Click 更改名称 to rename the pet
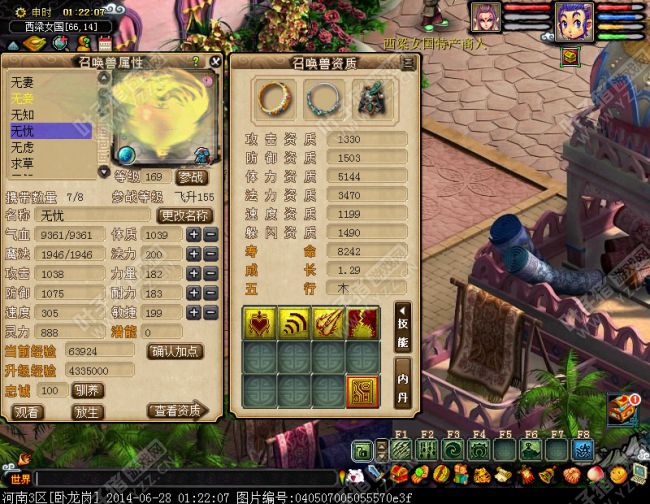 pyautogui.click(x=184, y=215)
